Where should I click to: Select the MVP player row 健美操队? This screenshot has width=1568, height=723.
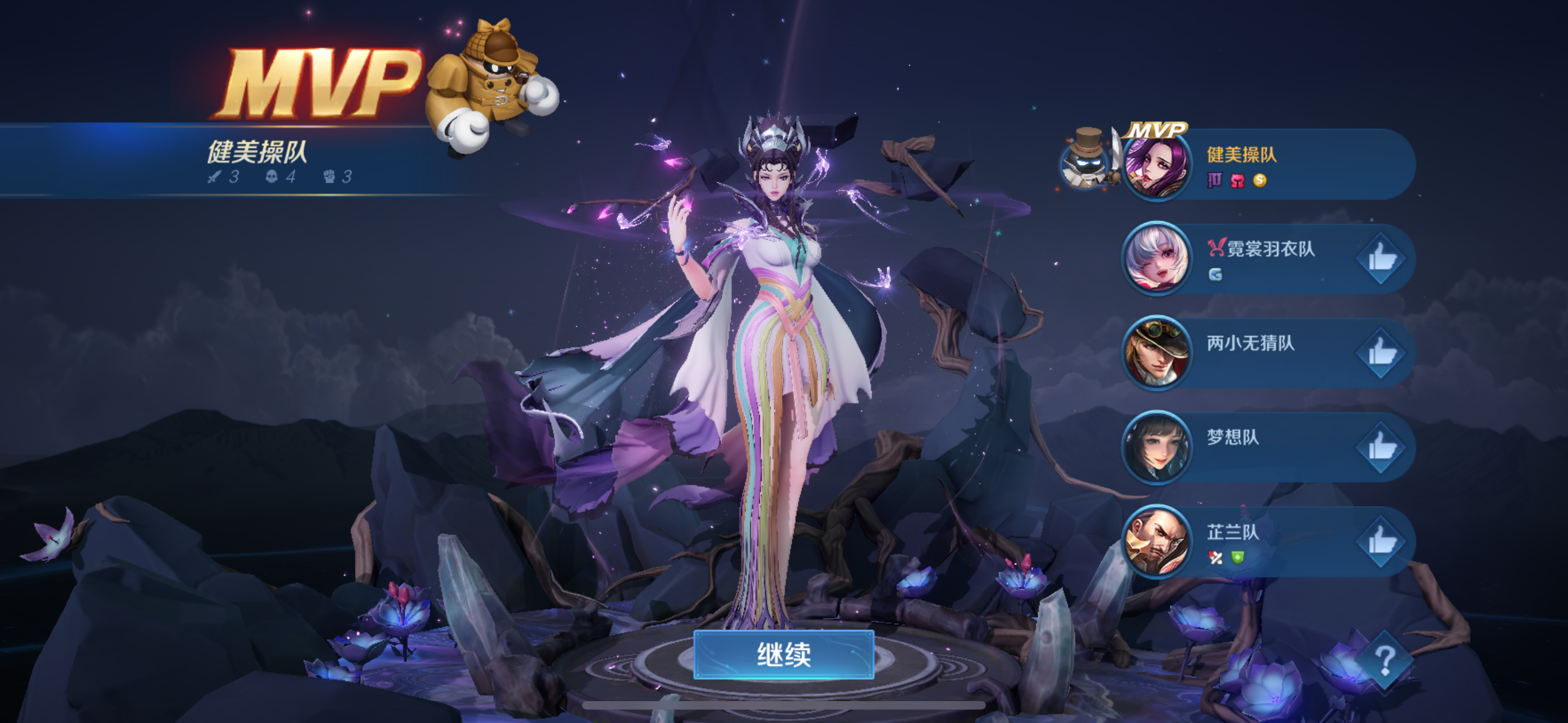tap(1278, 164)
